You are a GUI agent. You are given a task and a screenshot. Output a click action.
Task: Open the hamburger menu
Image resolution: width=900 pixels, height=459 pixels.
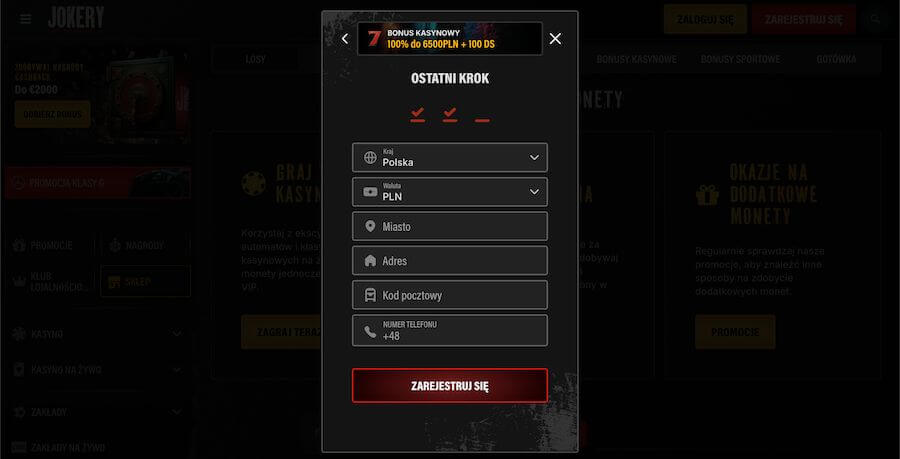[26, 19]
